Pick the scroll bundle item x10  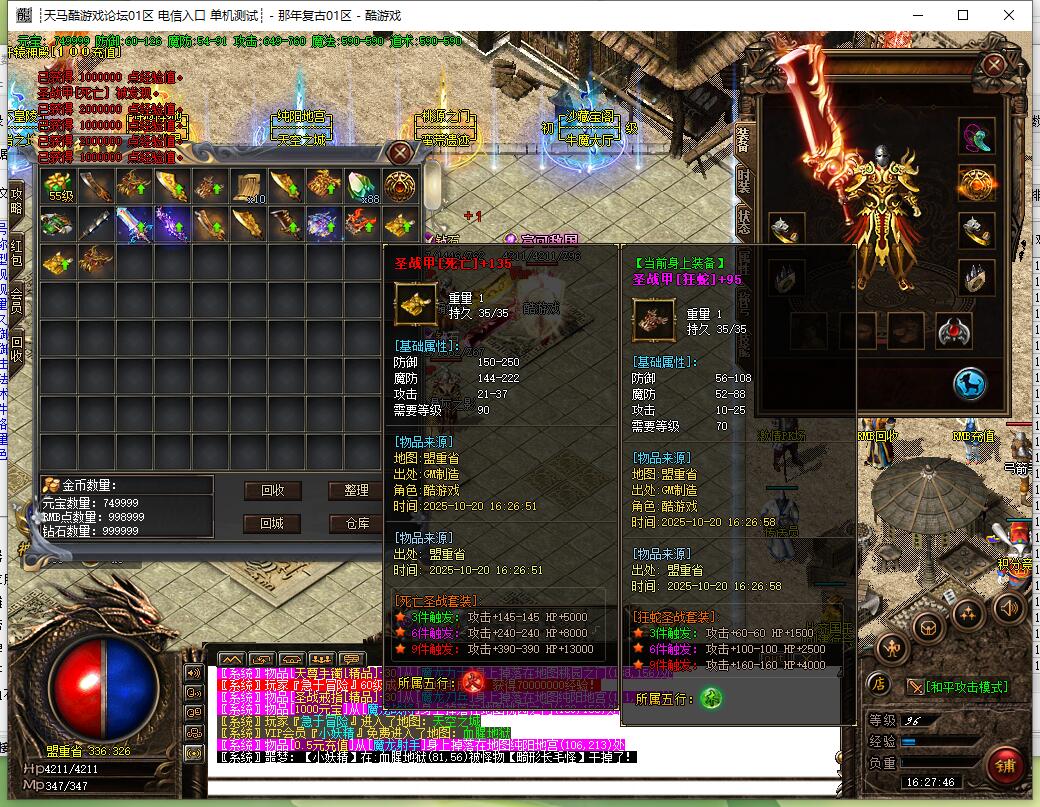tap(250, 186)
